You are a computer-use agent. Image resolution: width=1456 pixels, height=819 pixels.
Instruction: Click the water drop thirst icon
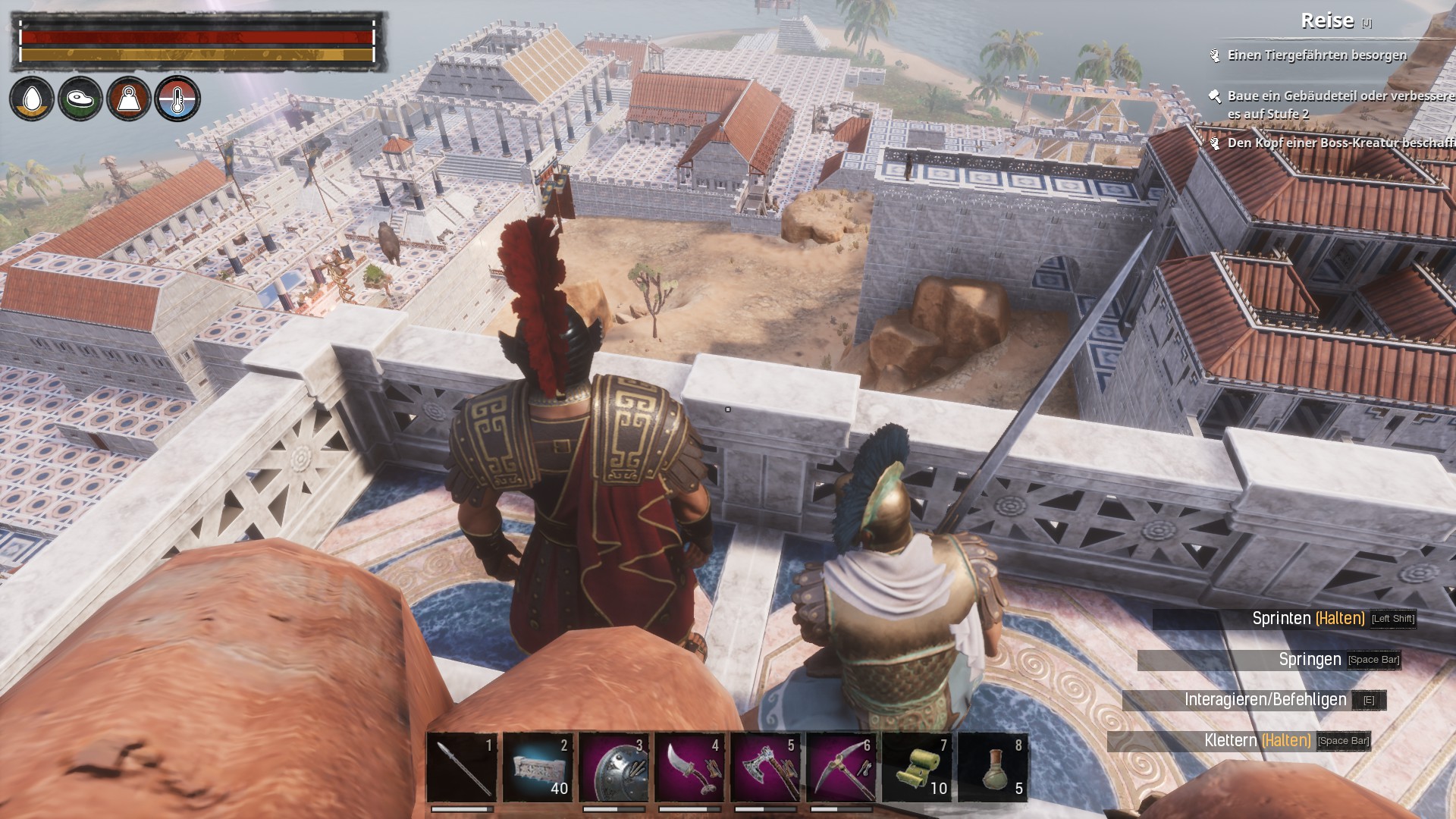click(x=32, y=99)
